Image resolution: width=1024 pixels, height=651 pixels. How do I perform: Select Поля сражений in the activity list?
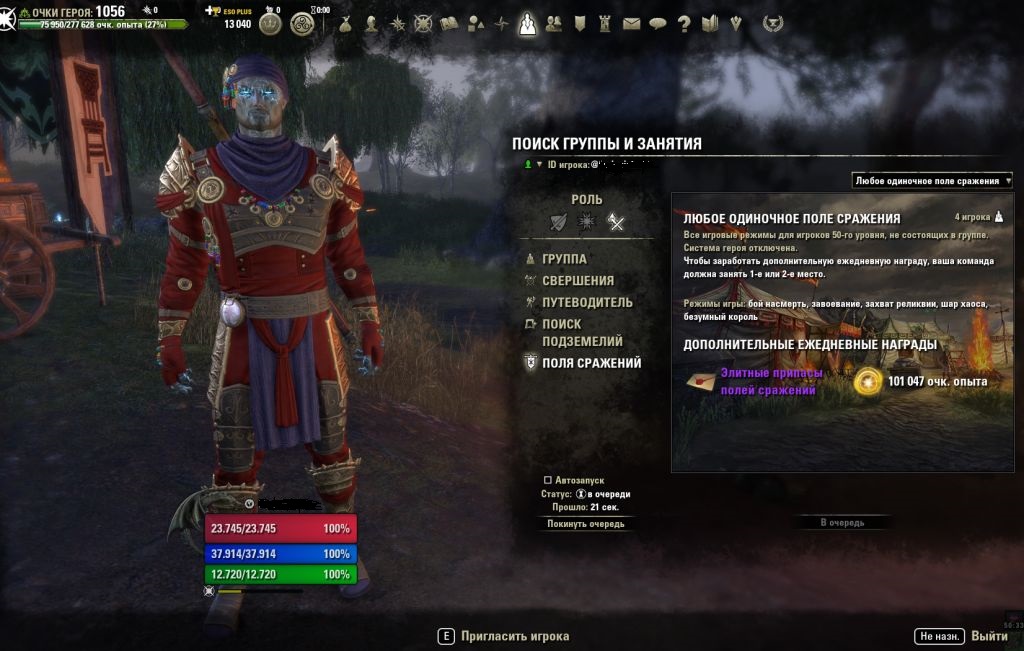pos(590,363)
